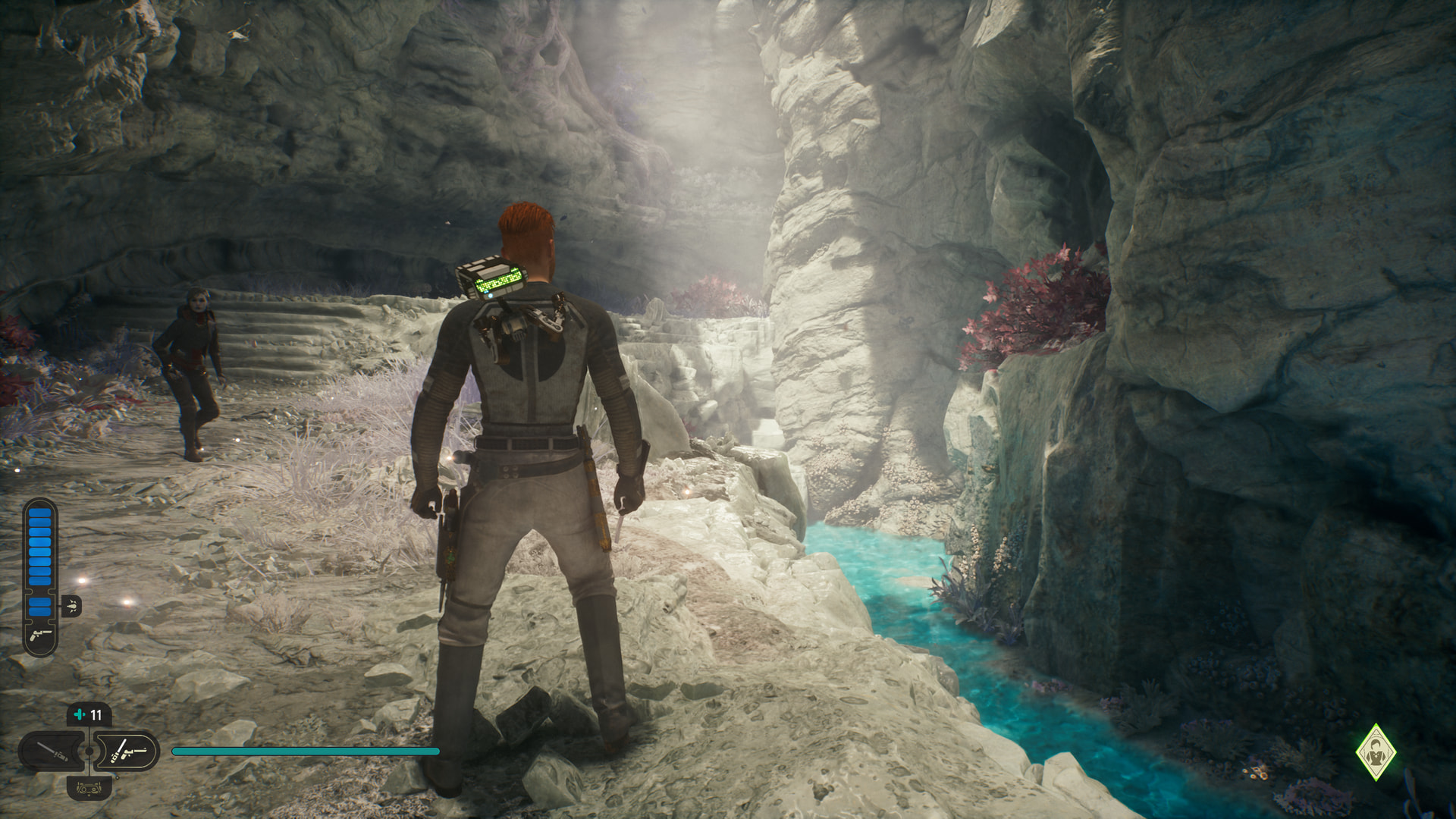Activate the green diamond companion icon
This screenshot has height=819, width=1456.
(x=1376, y=752)
